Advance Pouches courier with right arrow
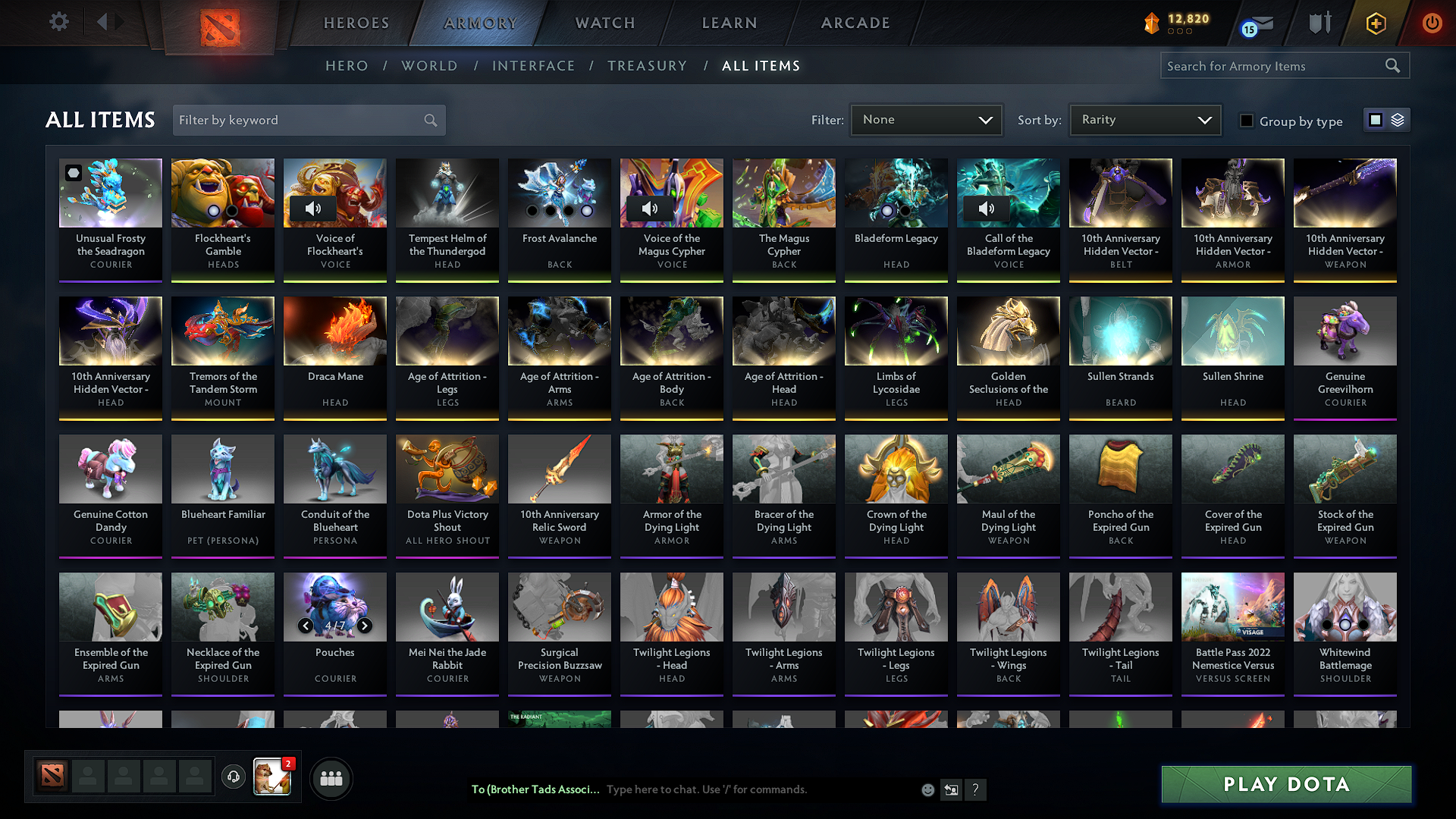Screen dimensions: 1456x819 (x=364, y=626)
